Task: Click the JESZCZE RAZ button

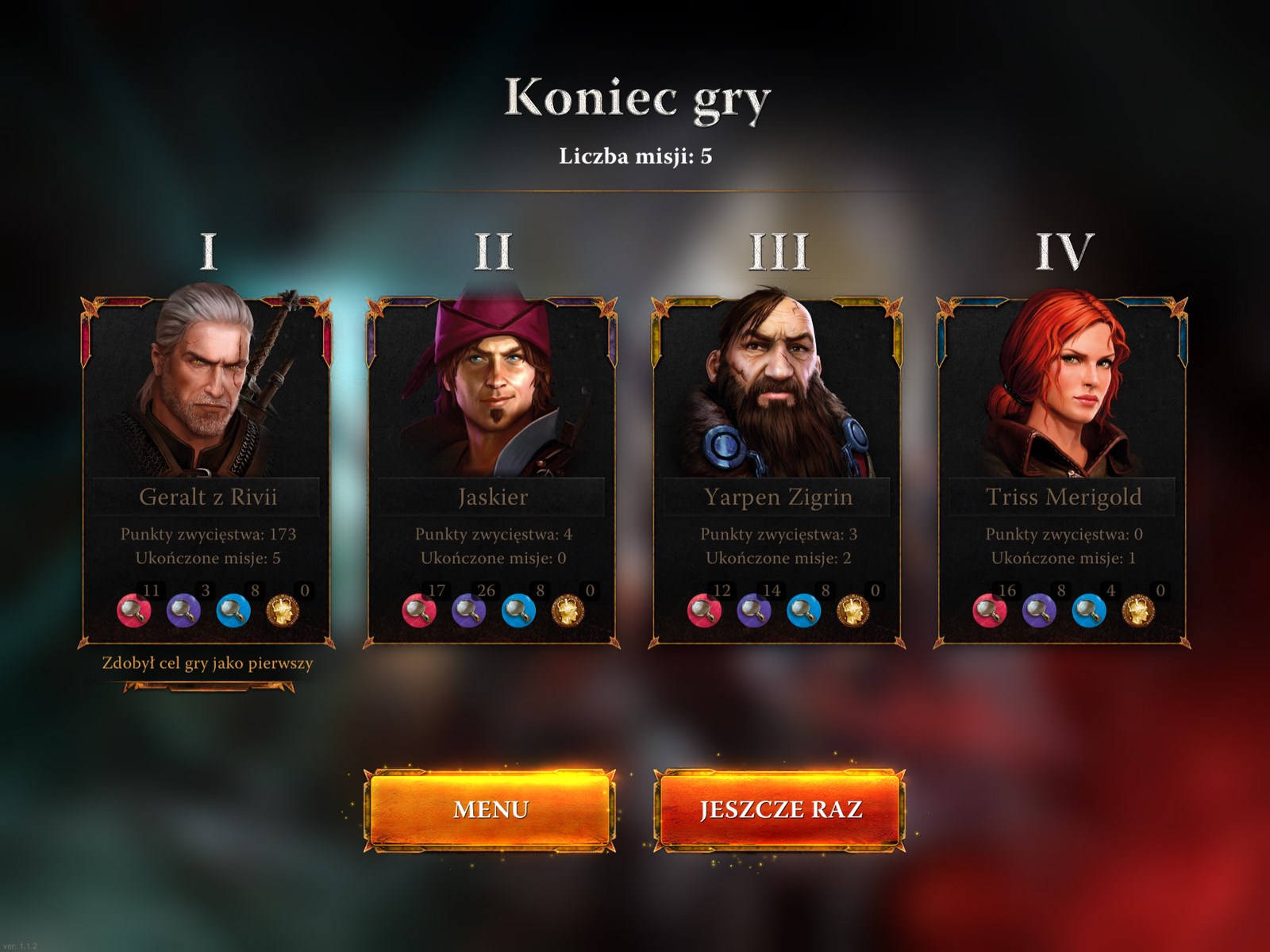Action: (779, 809)
